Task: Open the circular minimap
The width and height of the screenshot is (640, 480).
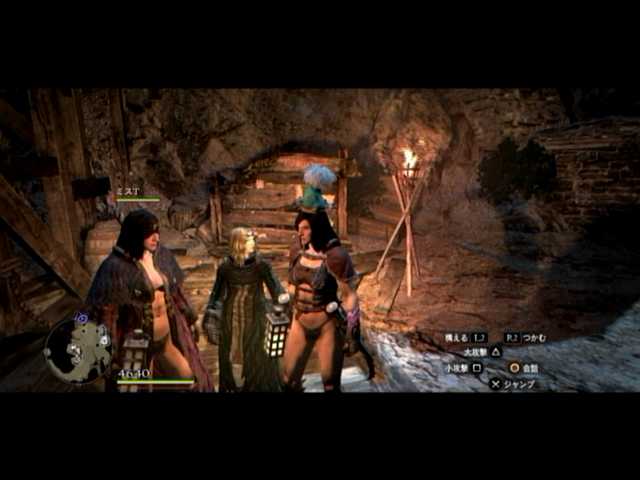Action: [x=78, y=349]
